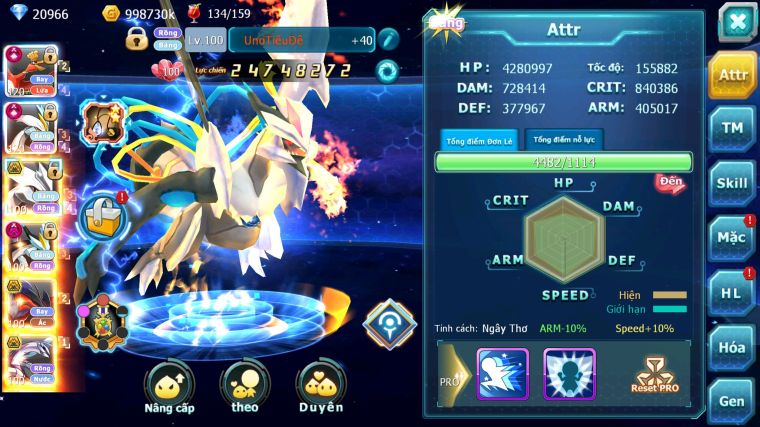Tap the Nâng cấp upgrade button

169,388
